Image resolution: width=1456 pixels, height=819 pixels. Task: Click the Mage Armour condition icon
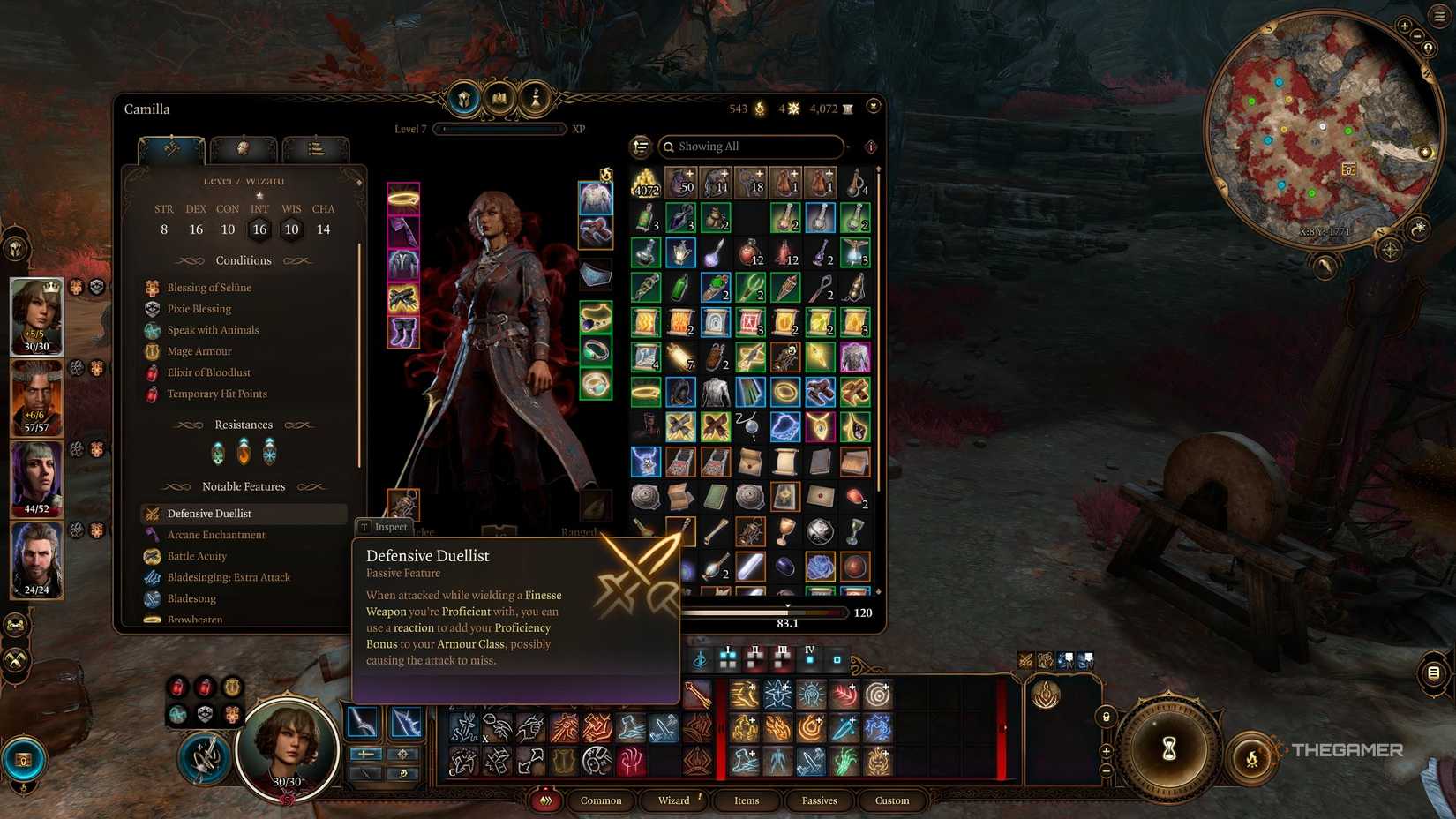(151, 351)
